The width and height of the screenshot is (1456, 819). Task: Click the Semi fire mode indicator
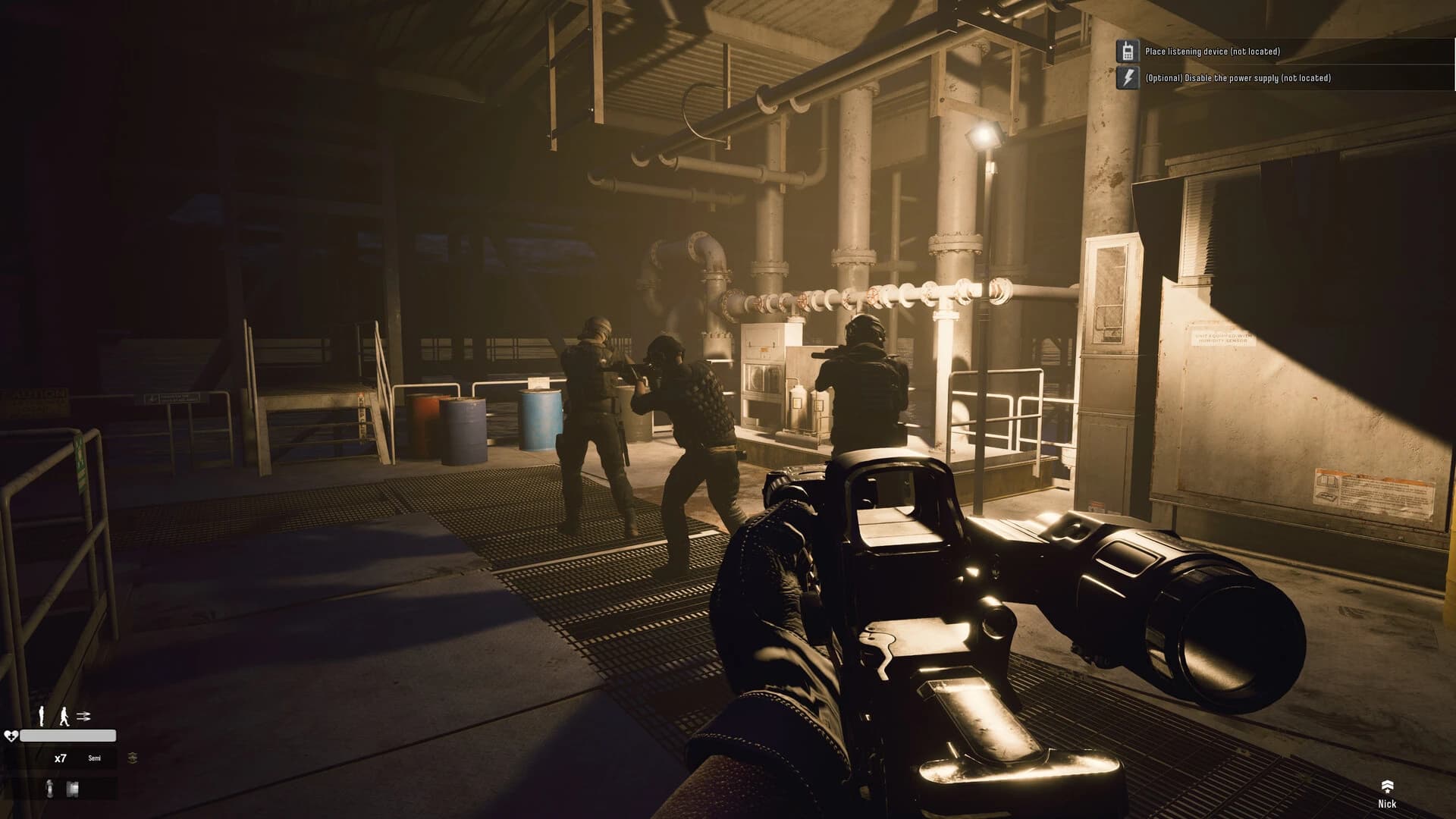(x=94, y=758)
